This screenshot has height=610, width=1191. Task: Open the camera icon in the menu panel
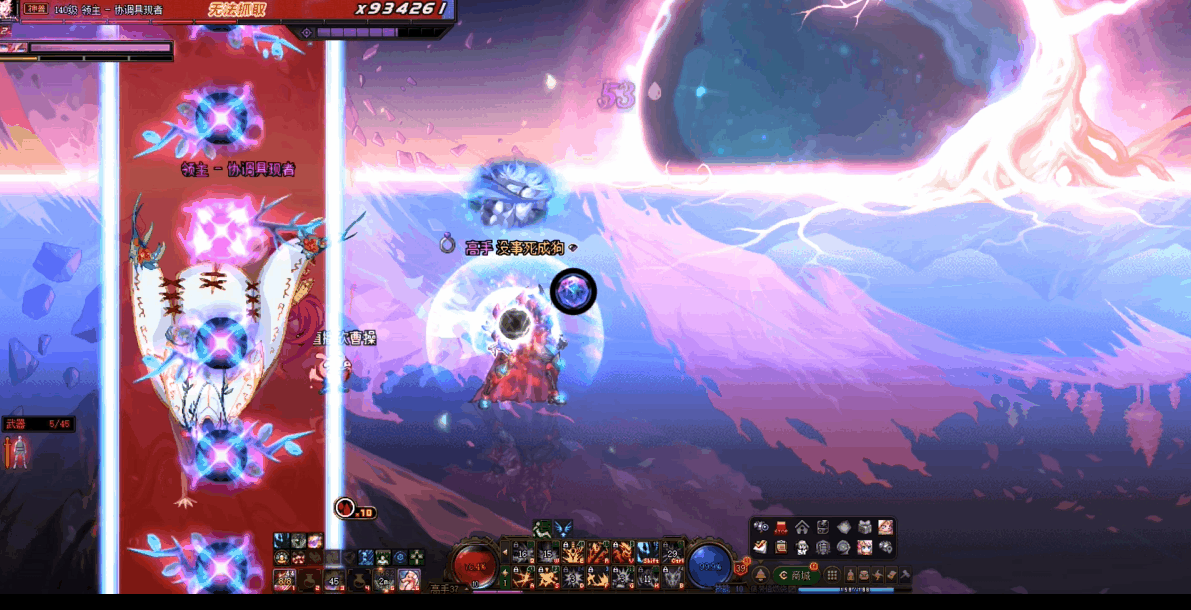pyautogui.click(x=762, y=528)
